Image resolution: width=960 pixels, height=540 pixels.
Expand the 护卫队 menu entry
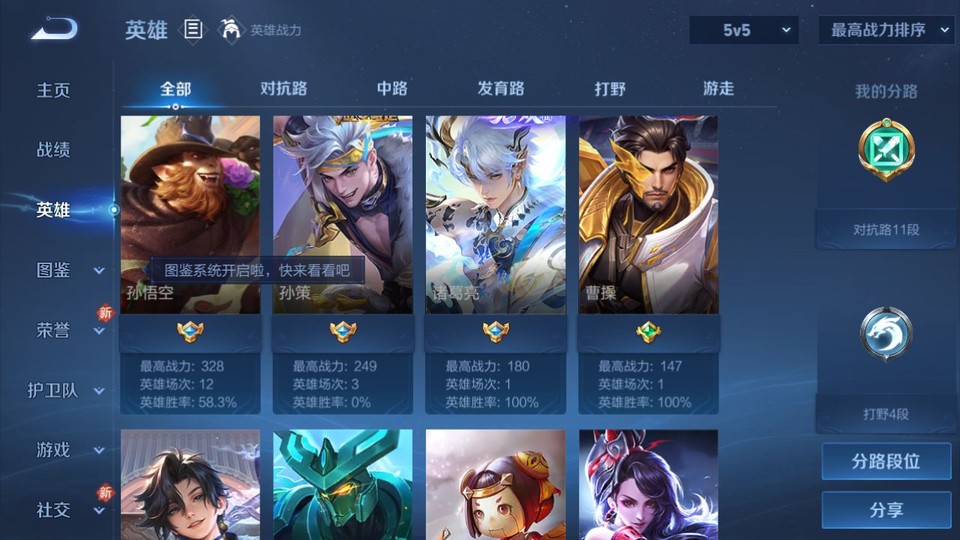(66, 390)
